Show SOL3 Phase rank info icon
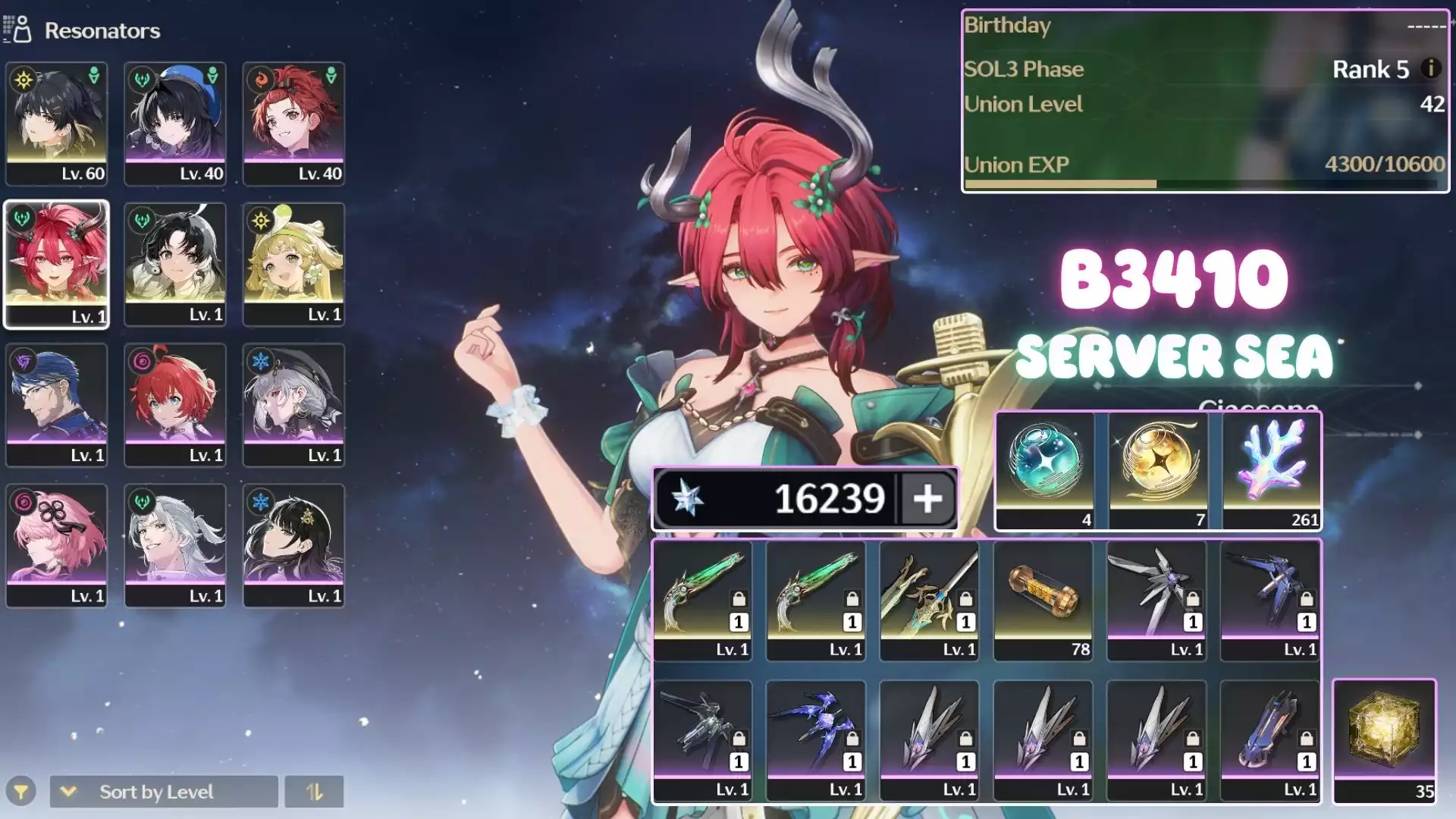 coord(1430,68)
